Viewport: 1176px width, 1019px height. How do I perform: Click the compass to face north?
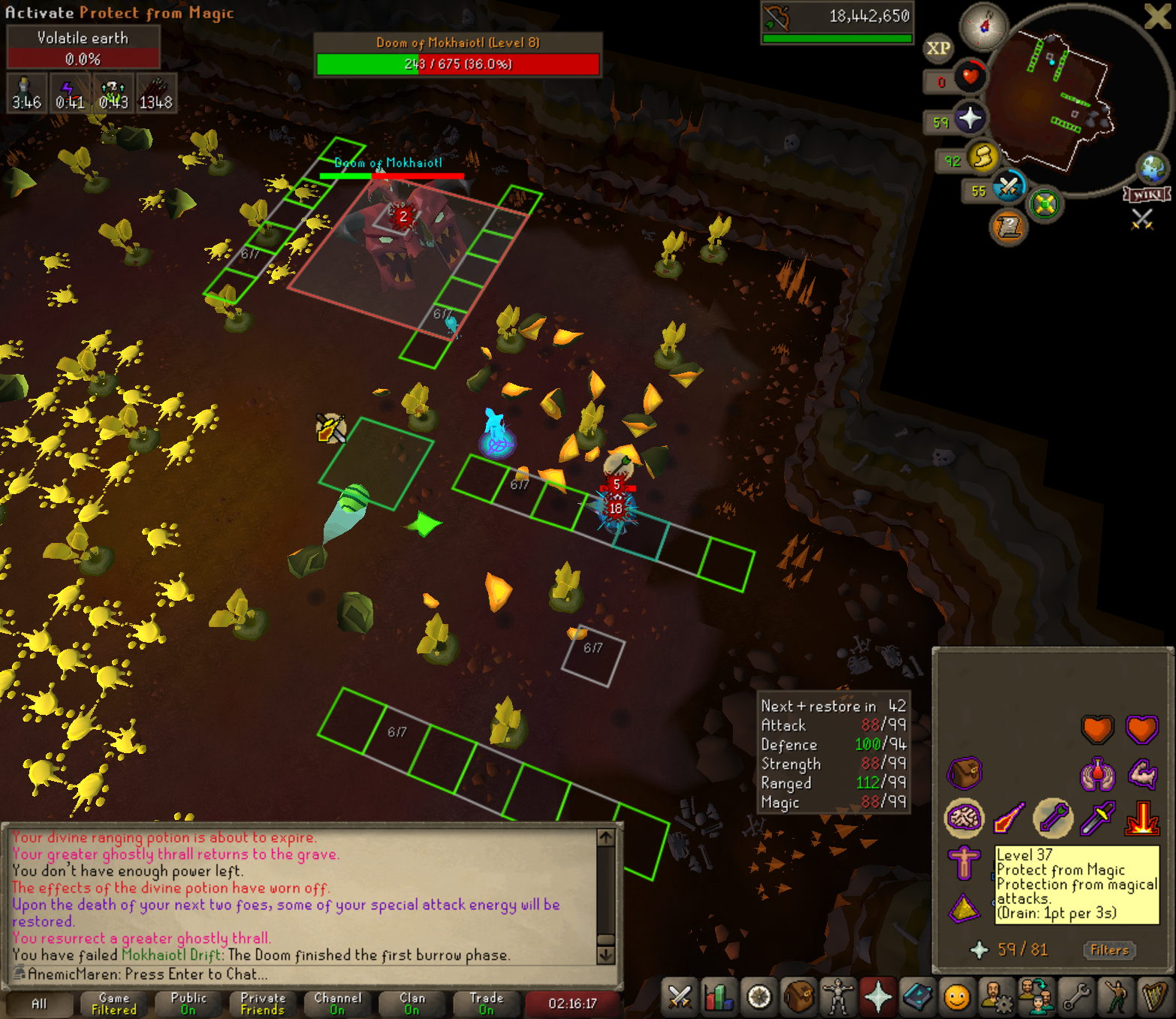985,26
